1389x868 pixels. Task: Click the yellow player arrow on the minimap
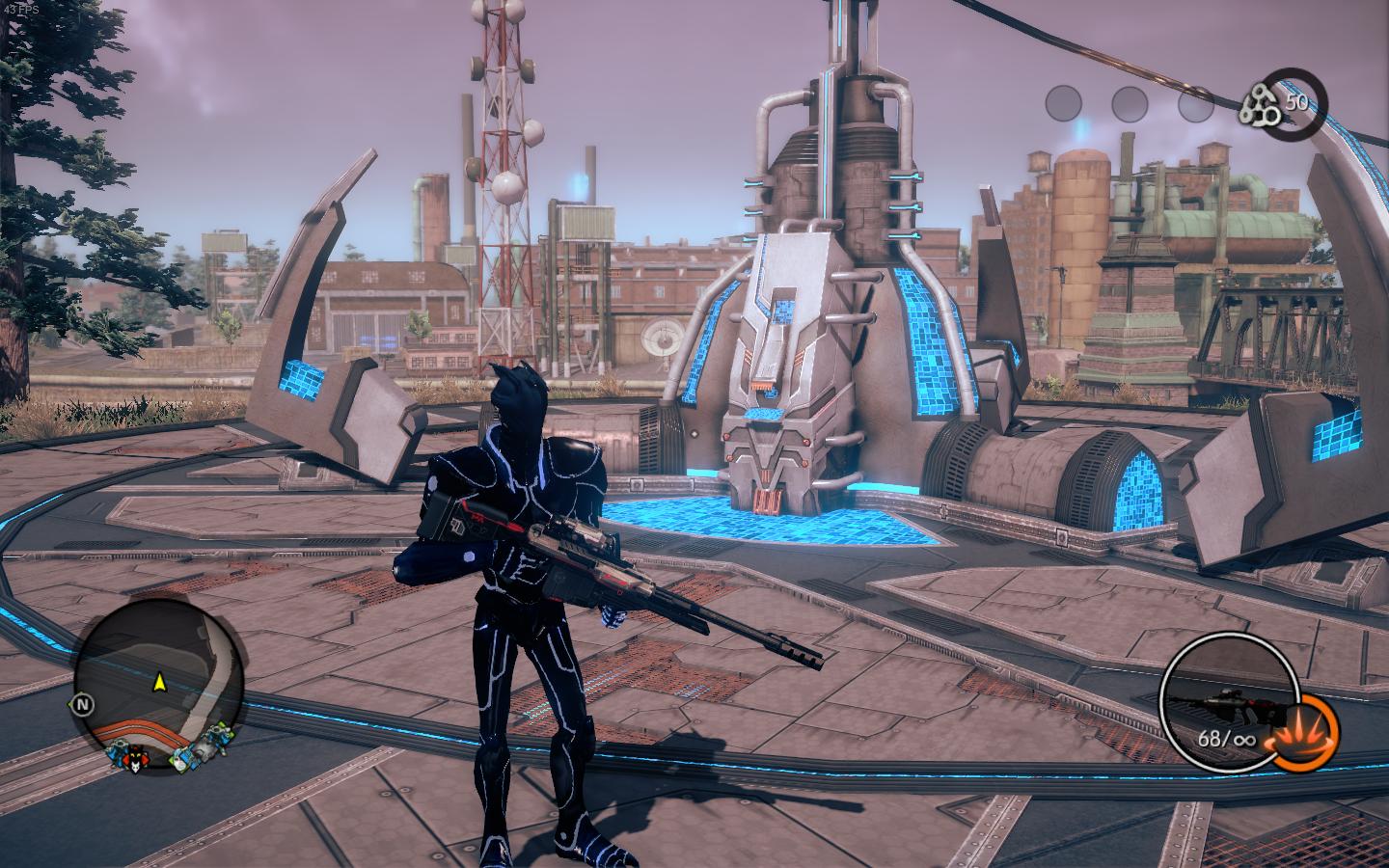point(160,683)
